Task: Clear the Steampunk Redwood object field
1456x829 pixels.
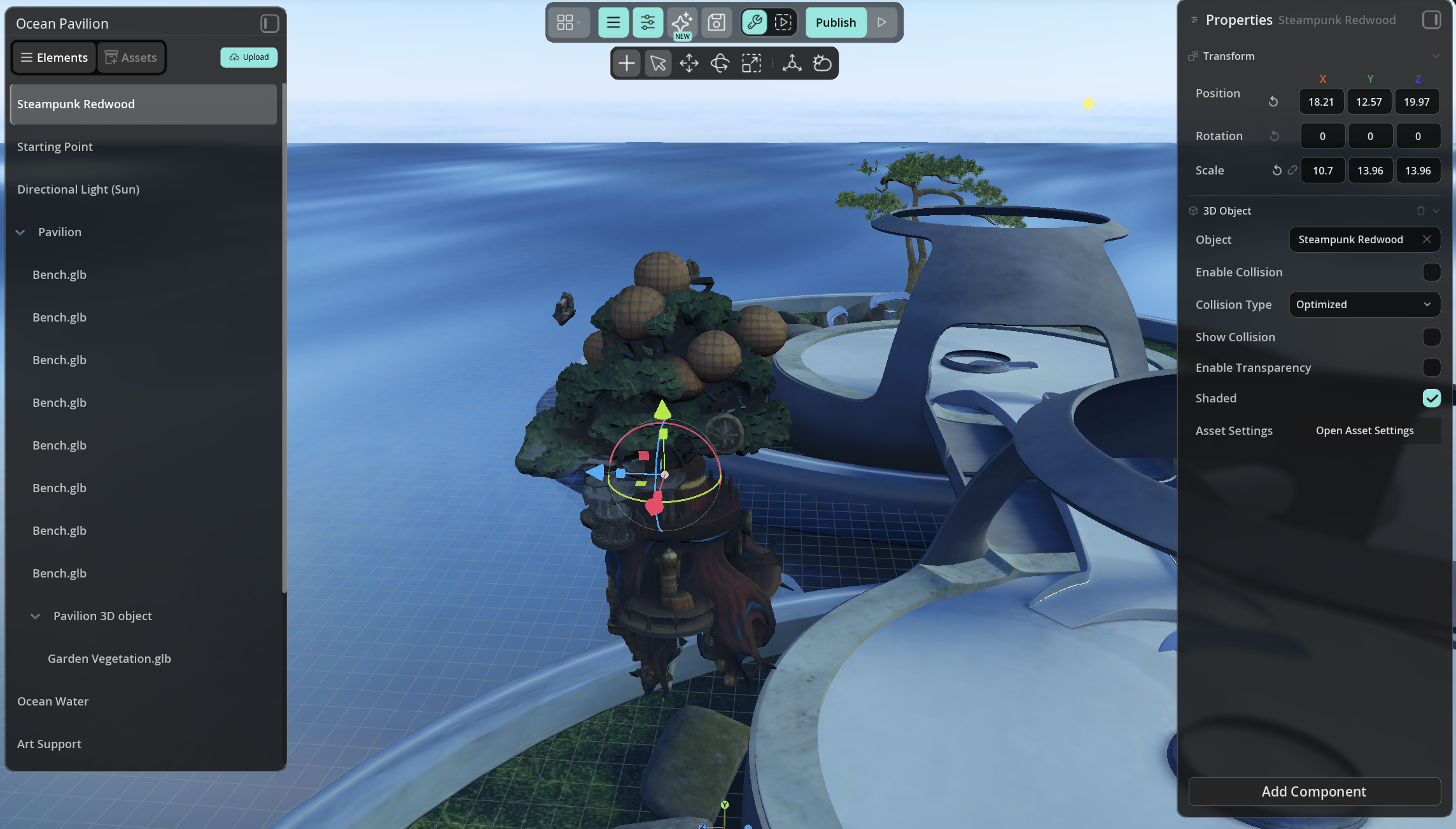Action: click(x=1427, y=239)
